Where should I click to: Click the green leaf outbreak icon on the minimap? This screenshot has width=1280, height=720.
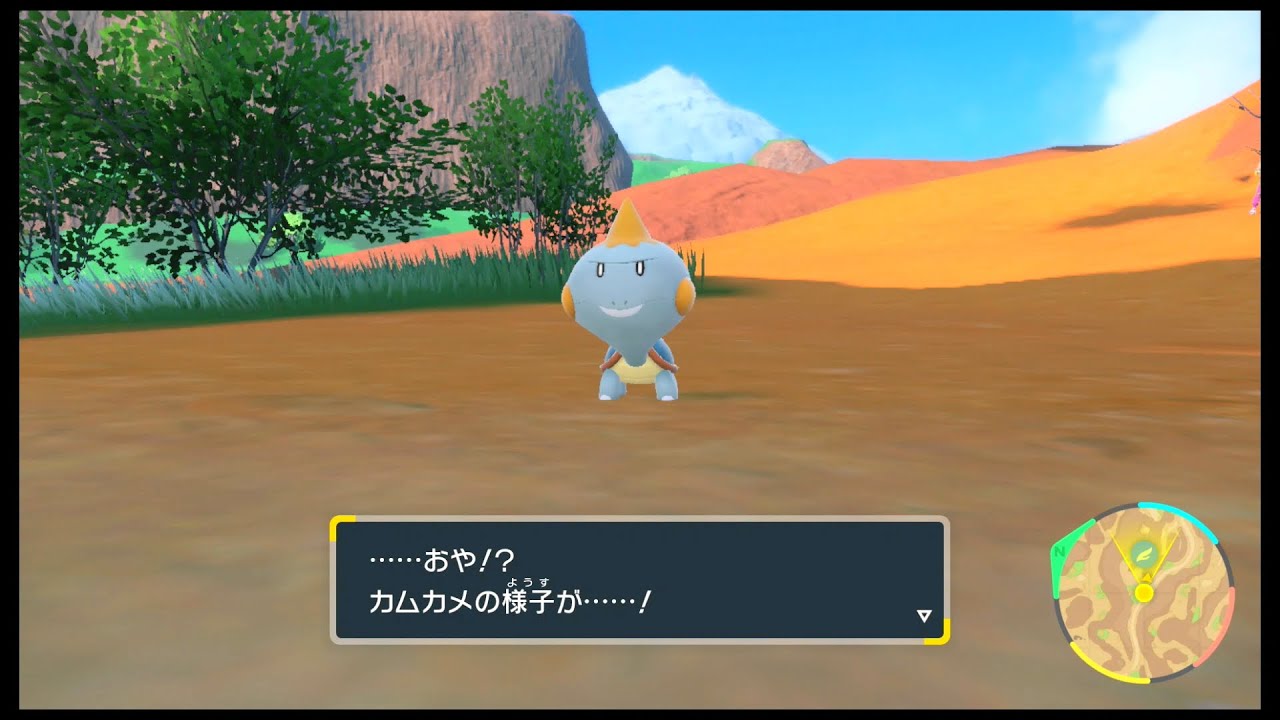pos(1145,553)
